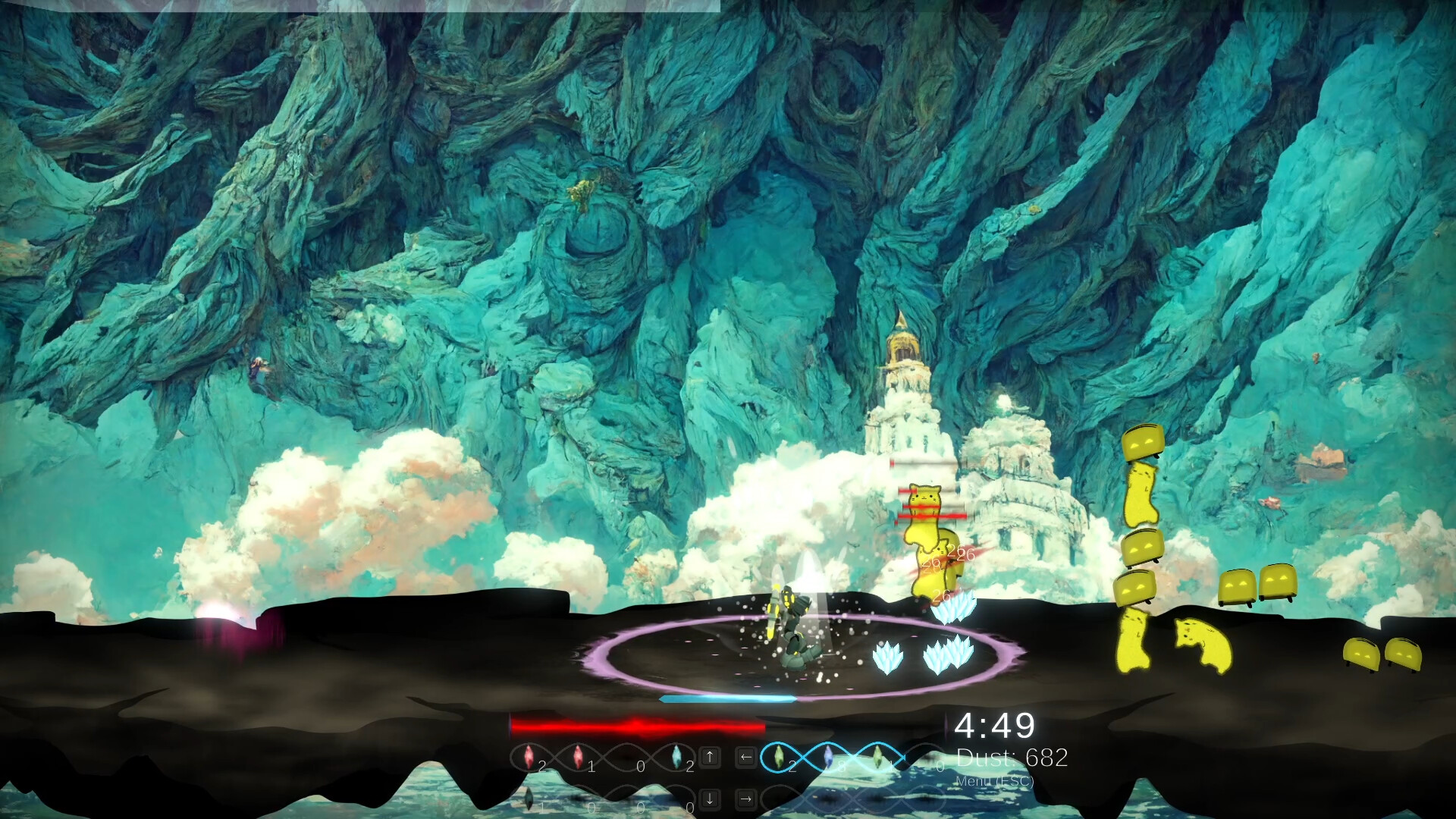The image size is (1456, 819).
Task: Select the teal crystal spell slot
Action: (x=677, y=756)
